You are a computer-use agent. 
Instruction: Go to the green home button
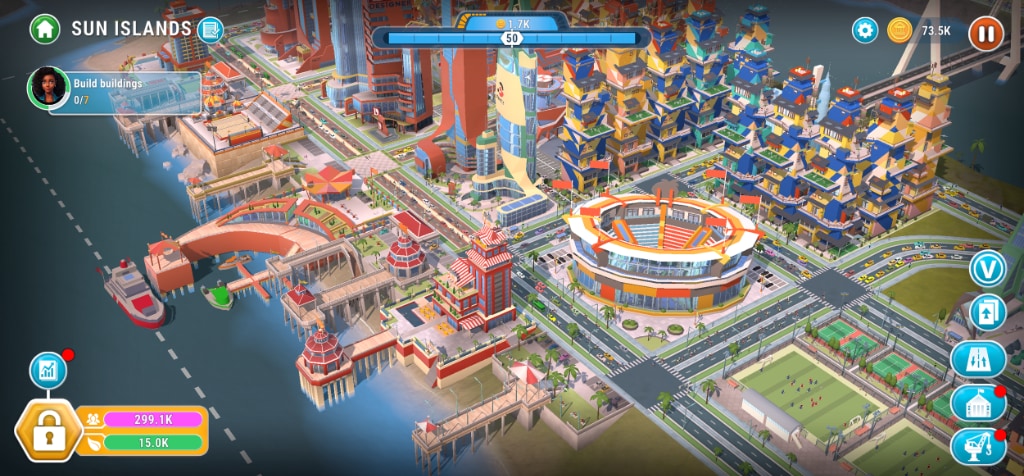point(45,28)
